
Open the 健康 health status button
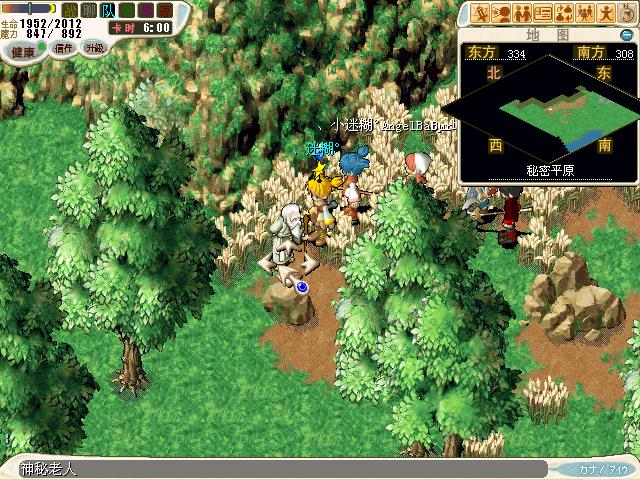click(x=23, y=51)
